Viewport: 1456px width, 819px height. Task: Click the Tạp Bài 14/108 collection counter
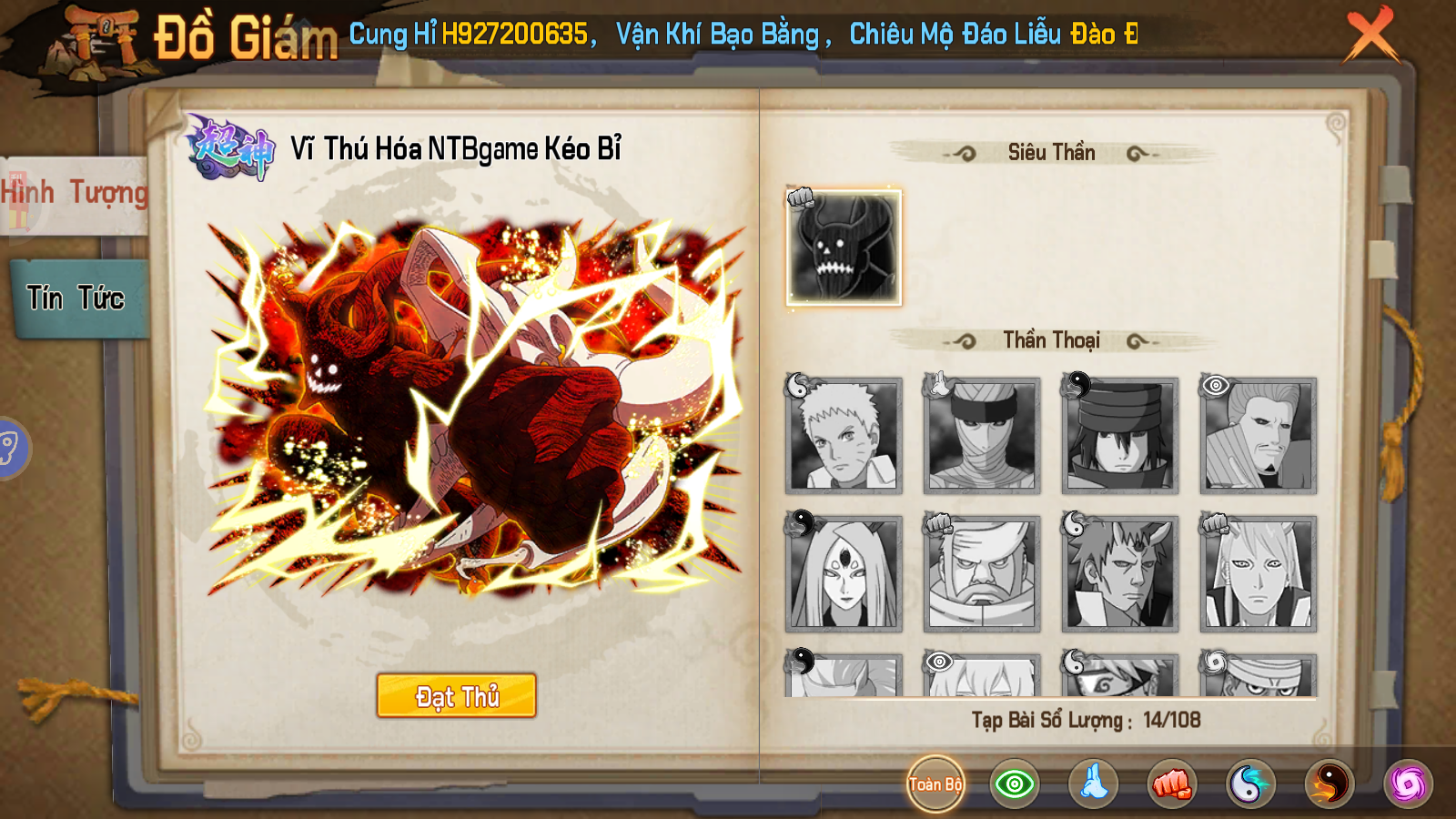tap(1088, 722)
